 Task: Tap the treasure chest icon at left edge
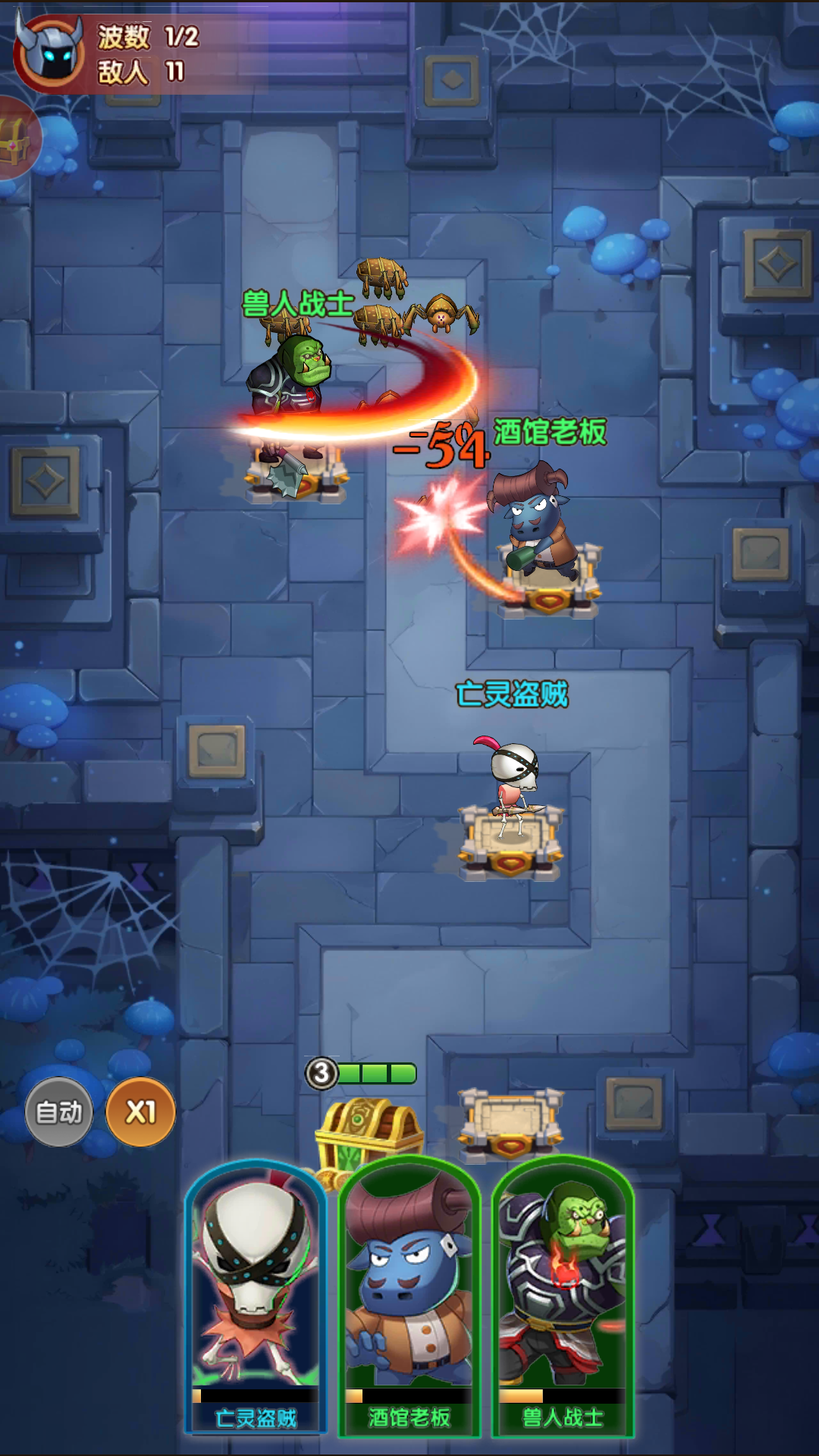15,139
